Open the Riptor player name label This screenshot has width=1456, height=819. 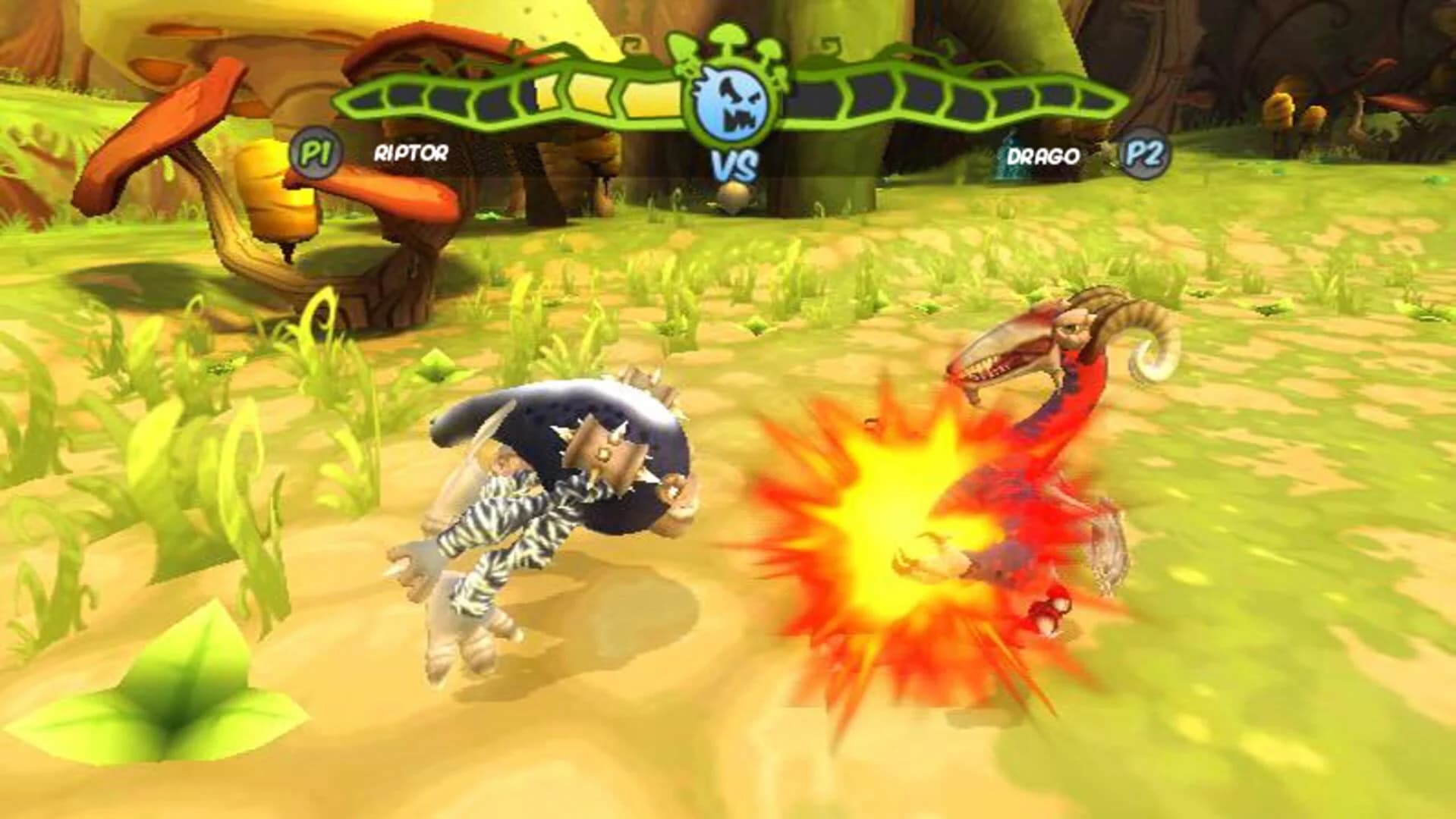coord(411,155)
